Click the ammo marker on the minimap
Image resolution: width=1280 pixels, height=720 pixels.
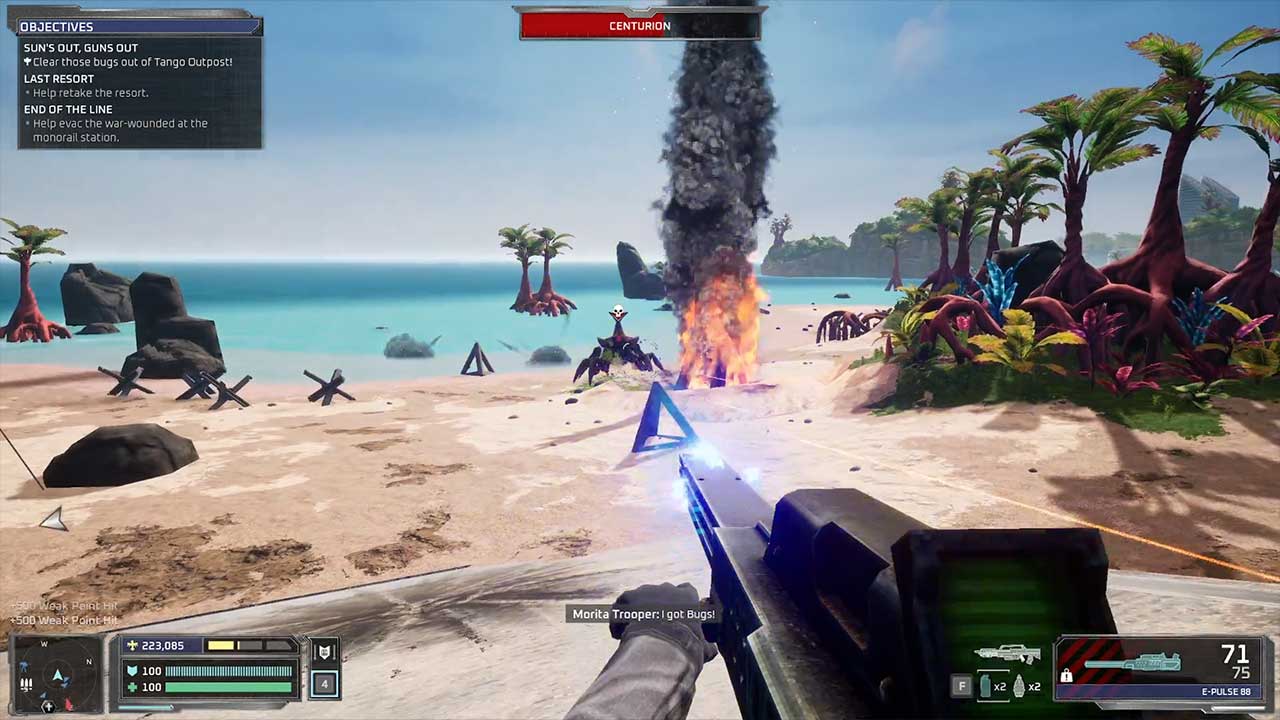coord(26,684)
